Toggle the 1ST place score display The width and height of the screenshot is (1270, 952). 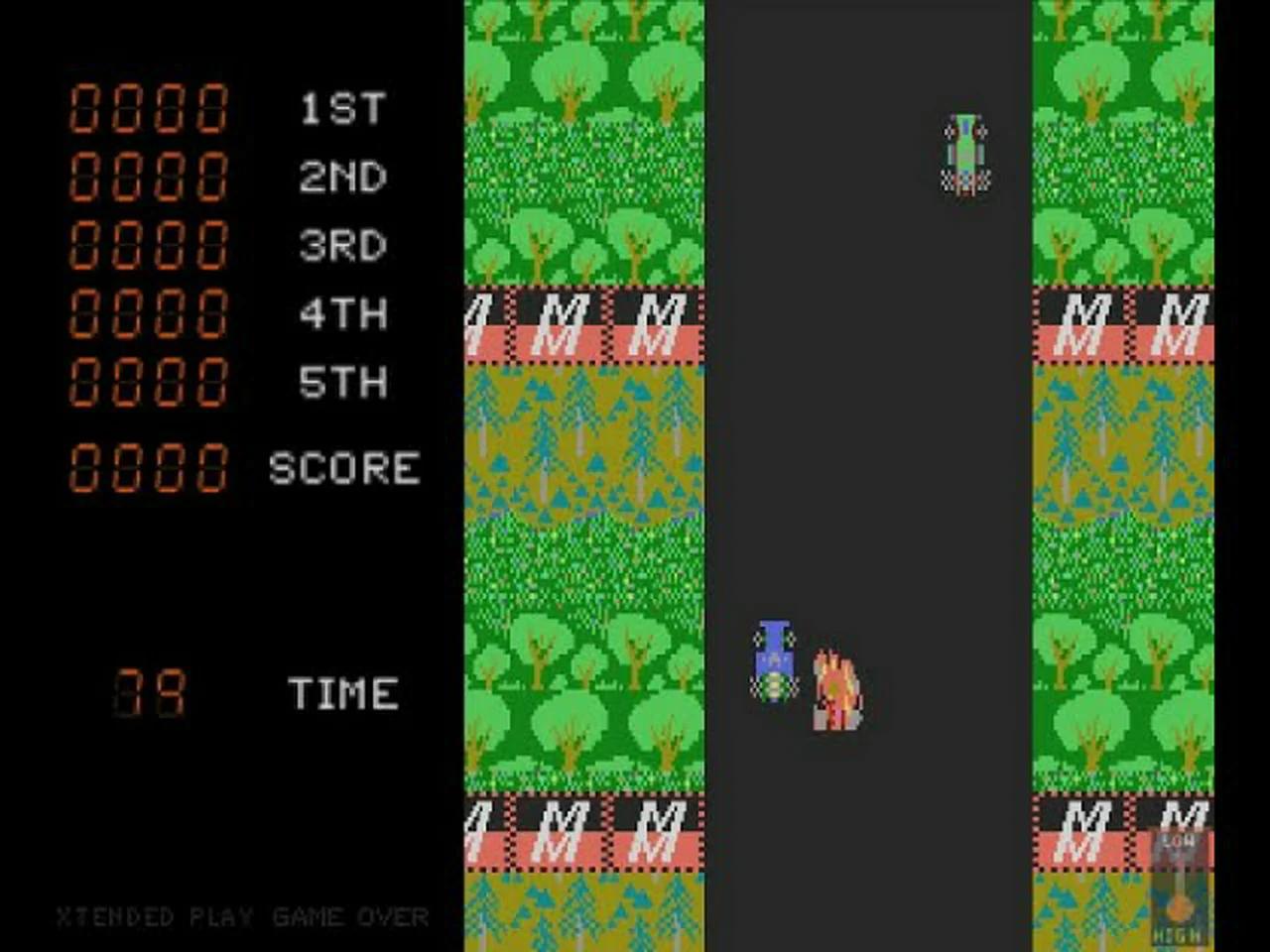[x=149, y=109]
